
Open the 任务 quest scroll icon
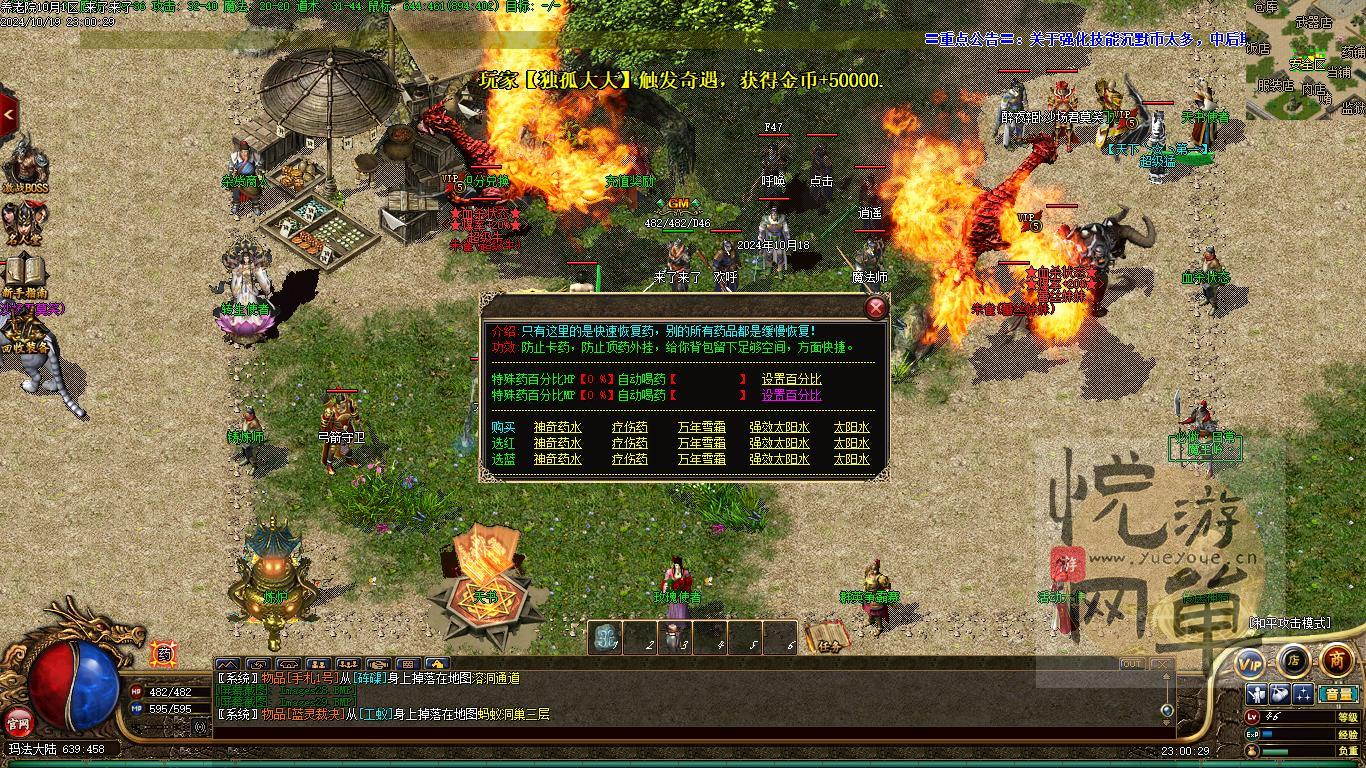tap(827, 638)
